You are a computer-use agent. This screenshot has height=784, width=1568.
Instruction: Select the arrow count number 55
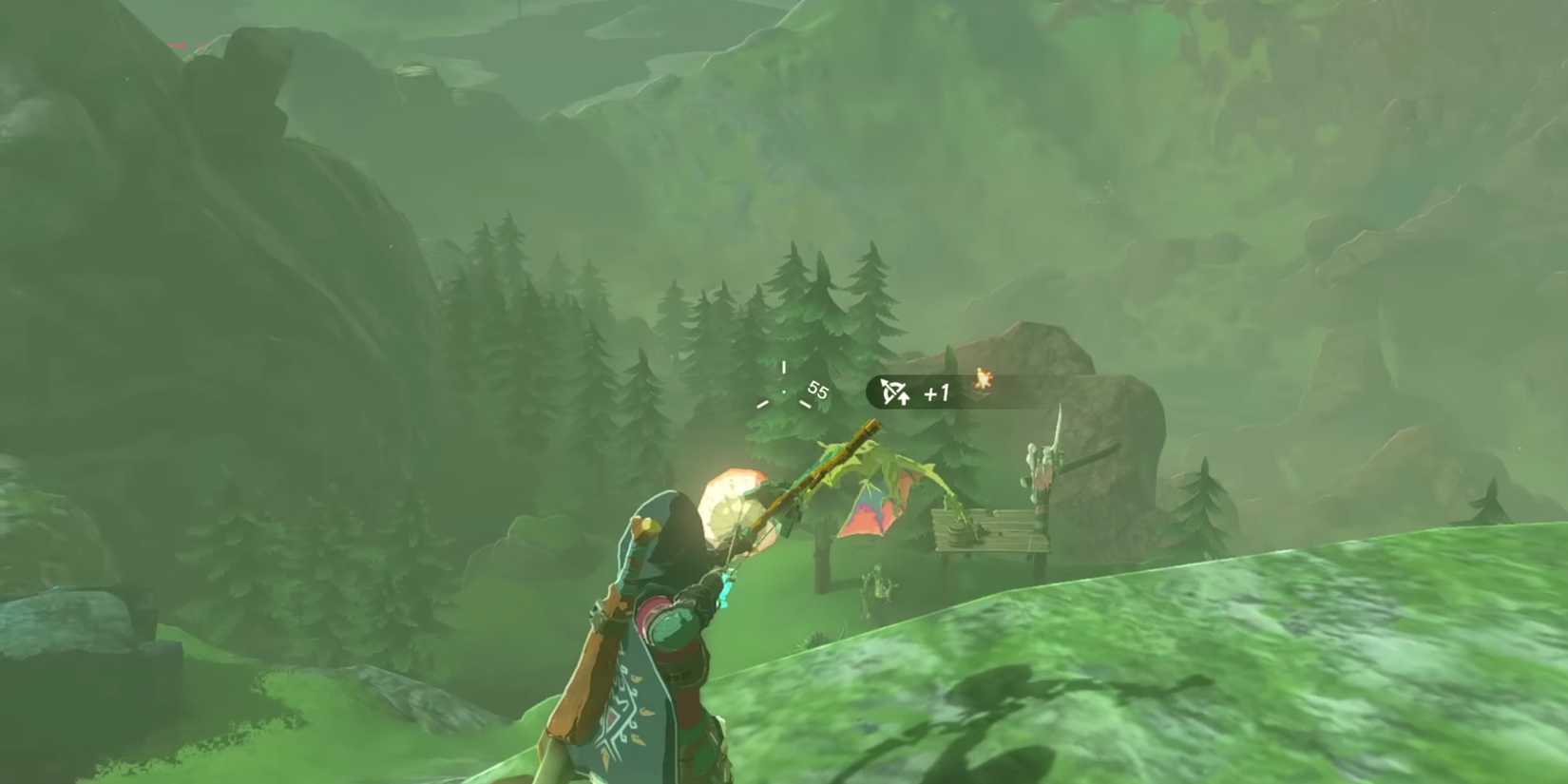click(815, 390)
